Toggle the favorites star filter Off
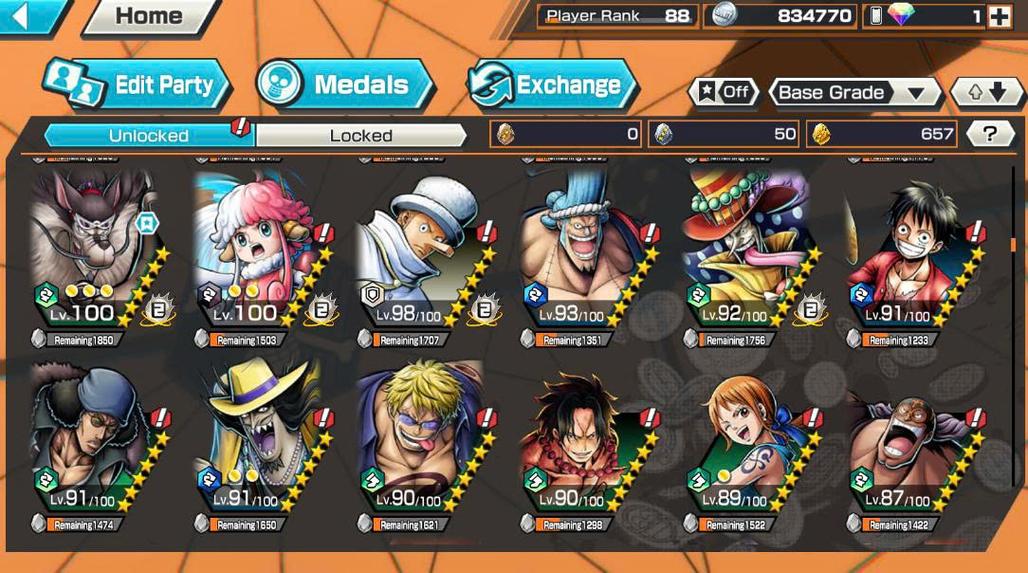 [x=723, y=92]
